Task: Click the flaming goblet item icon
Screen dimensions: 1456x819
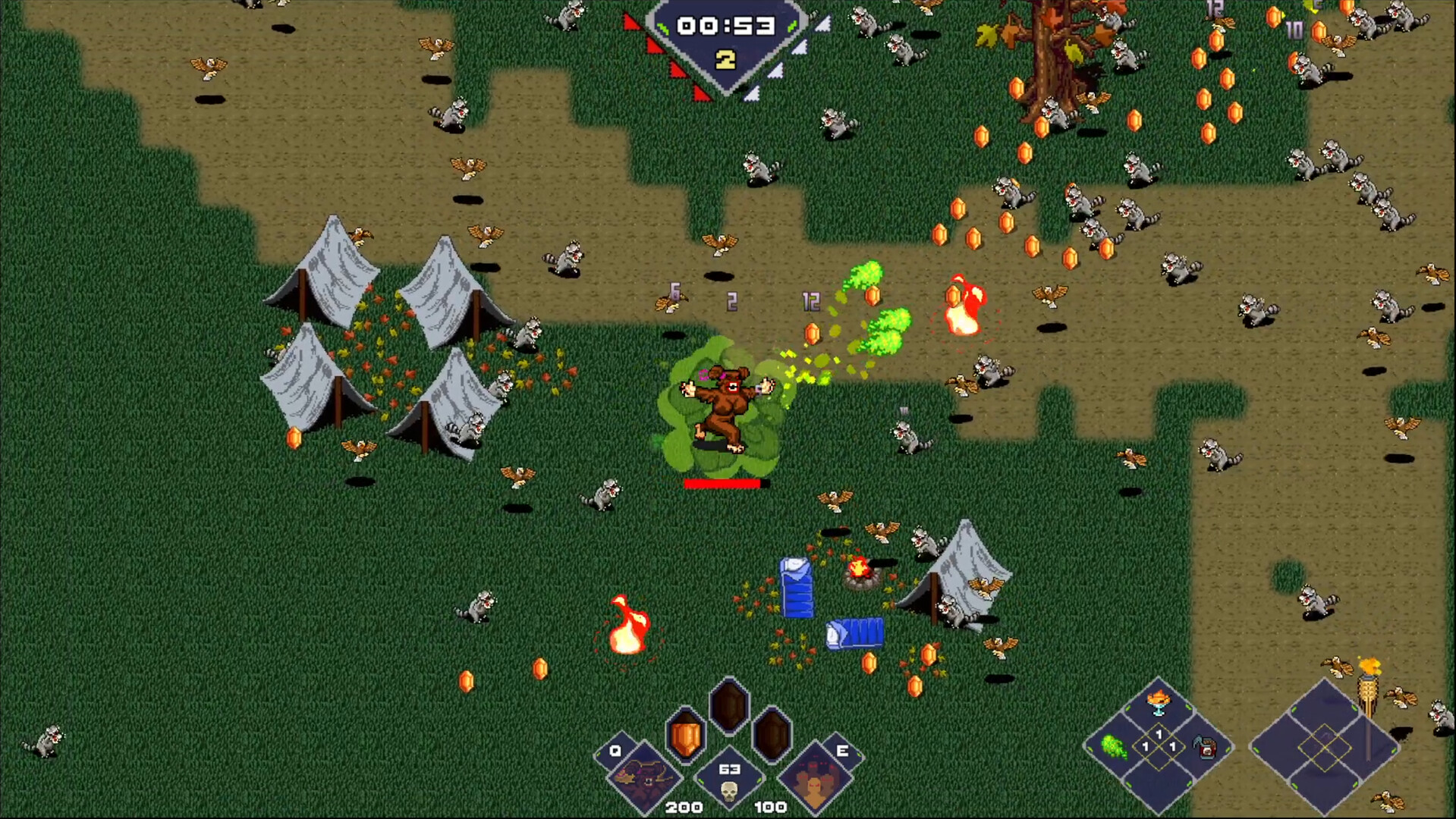Action: click(x=1159, y=702)
